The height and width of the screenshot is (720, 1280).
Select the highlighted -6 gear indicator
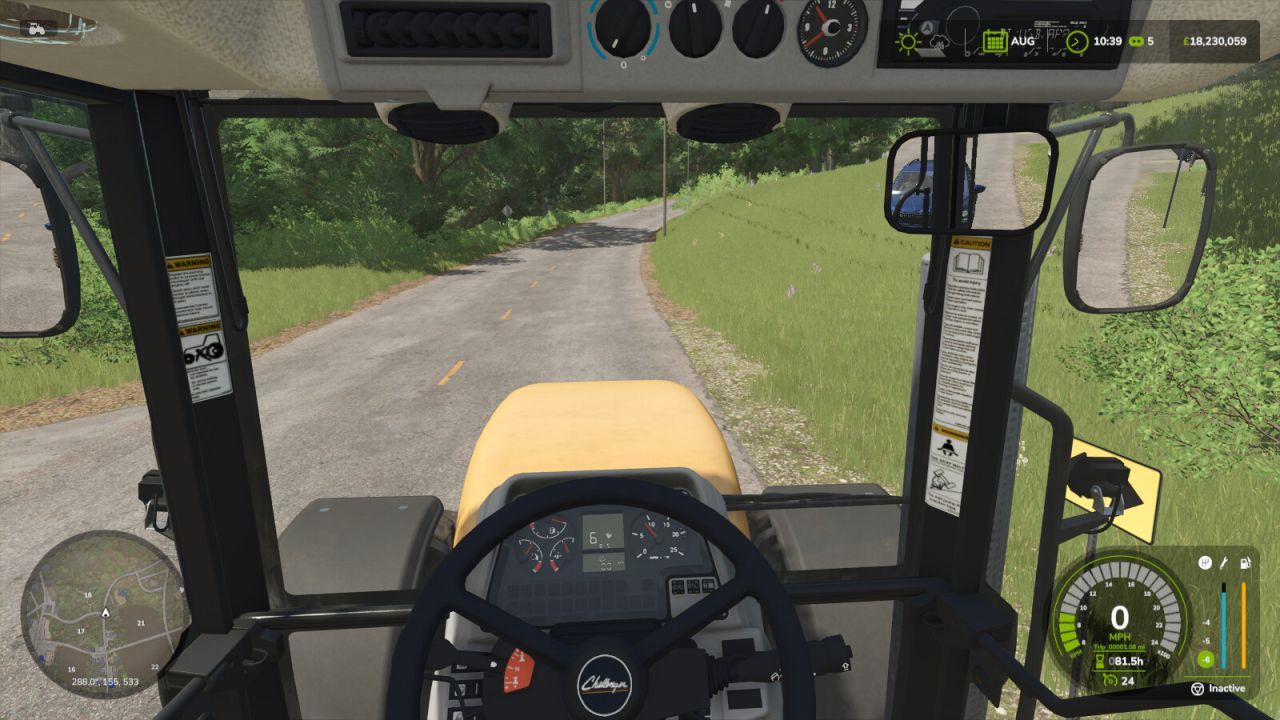1206,657
